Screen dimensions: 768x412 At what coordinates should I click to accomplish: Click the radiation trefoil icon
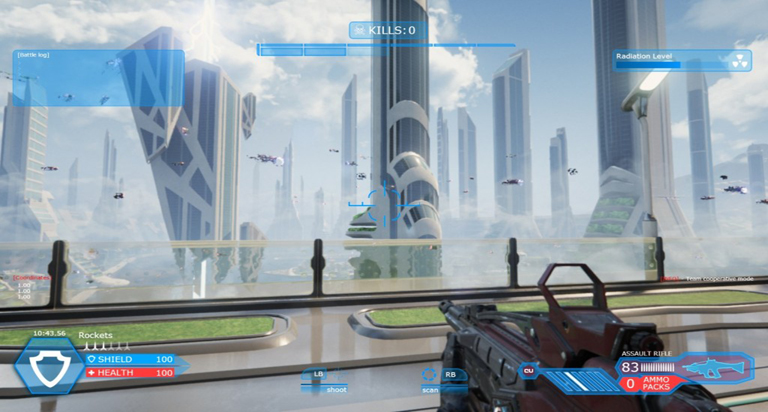point(740,58)
